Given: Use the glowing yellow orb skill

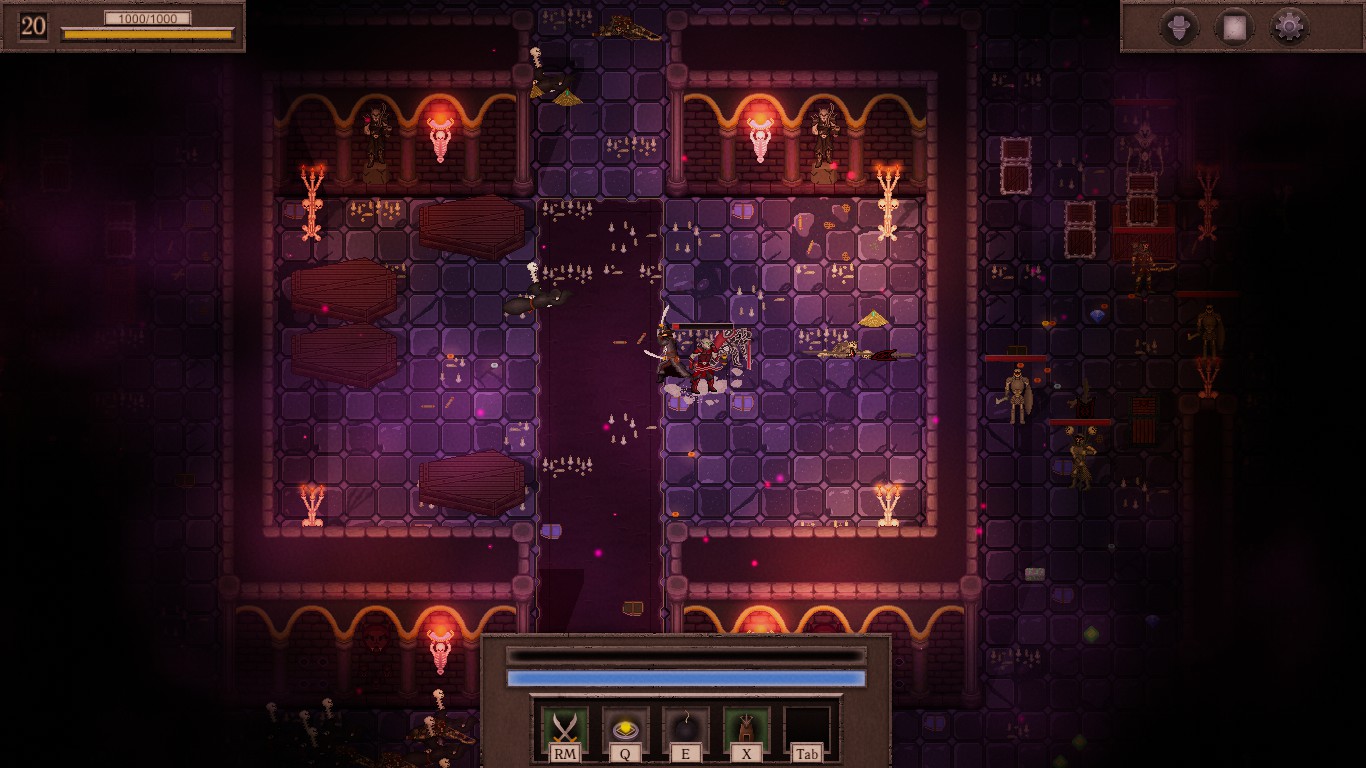Looking at the screenshot, I should (x=626, y=729).
